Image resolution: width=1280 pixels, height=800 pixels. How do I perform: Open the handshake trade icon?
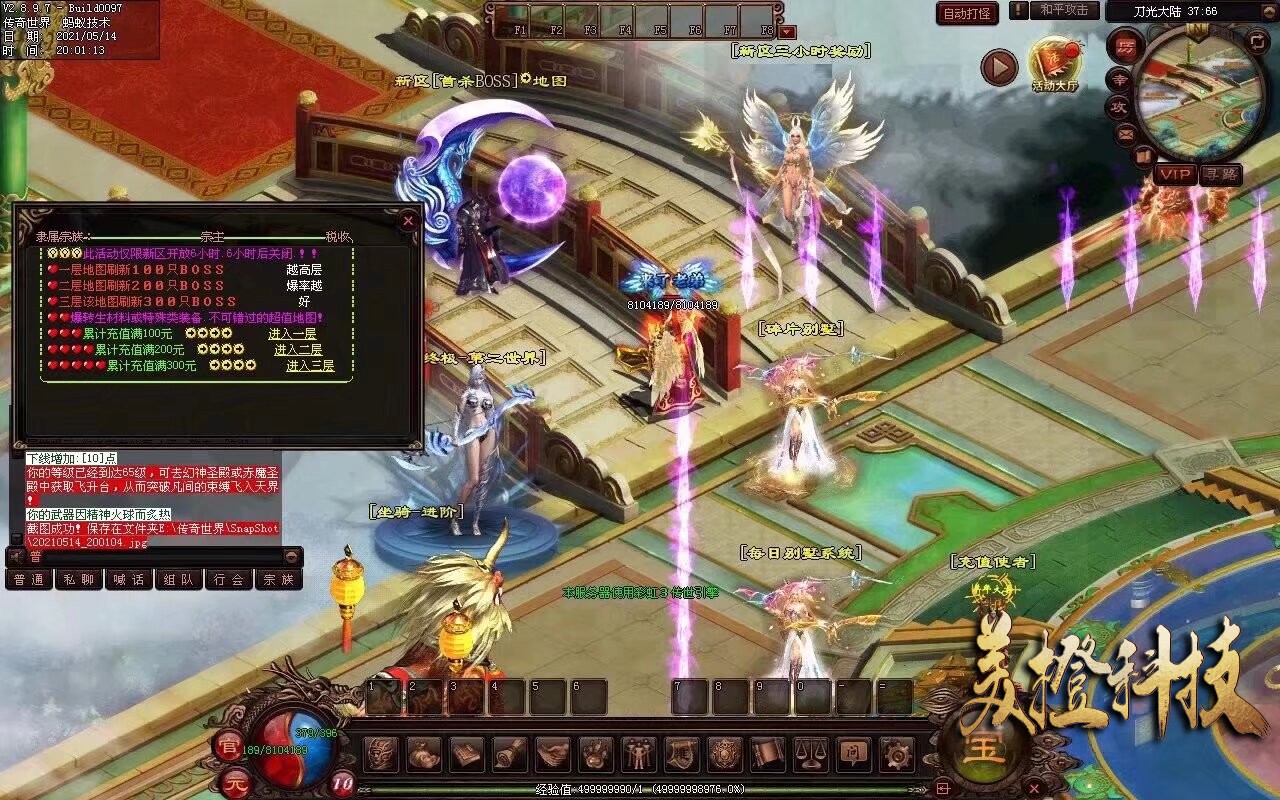pyautogui.click(x=553, y=753)
